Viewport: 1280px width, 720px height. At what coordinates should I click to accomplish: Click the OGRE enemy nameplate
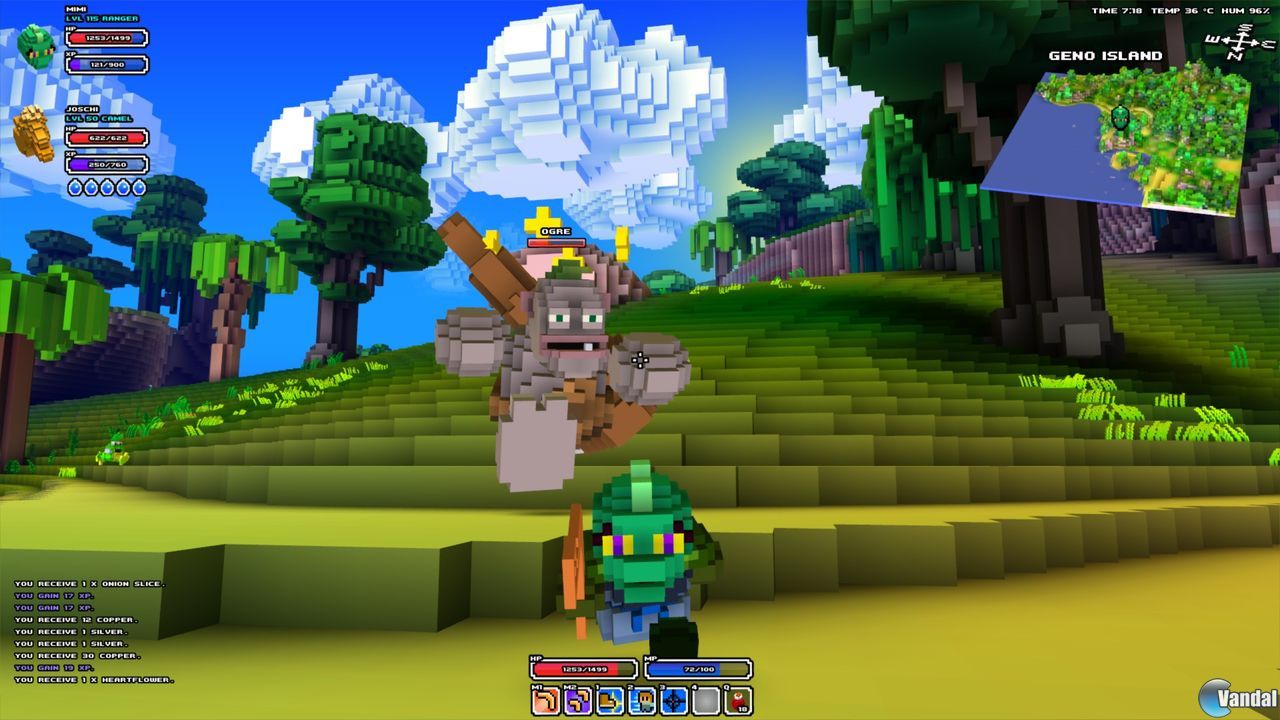pos(556,231)
